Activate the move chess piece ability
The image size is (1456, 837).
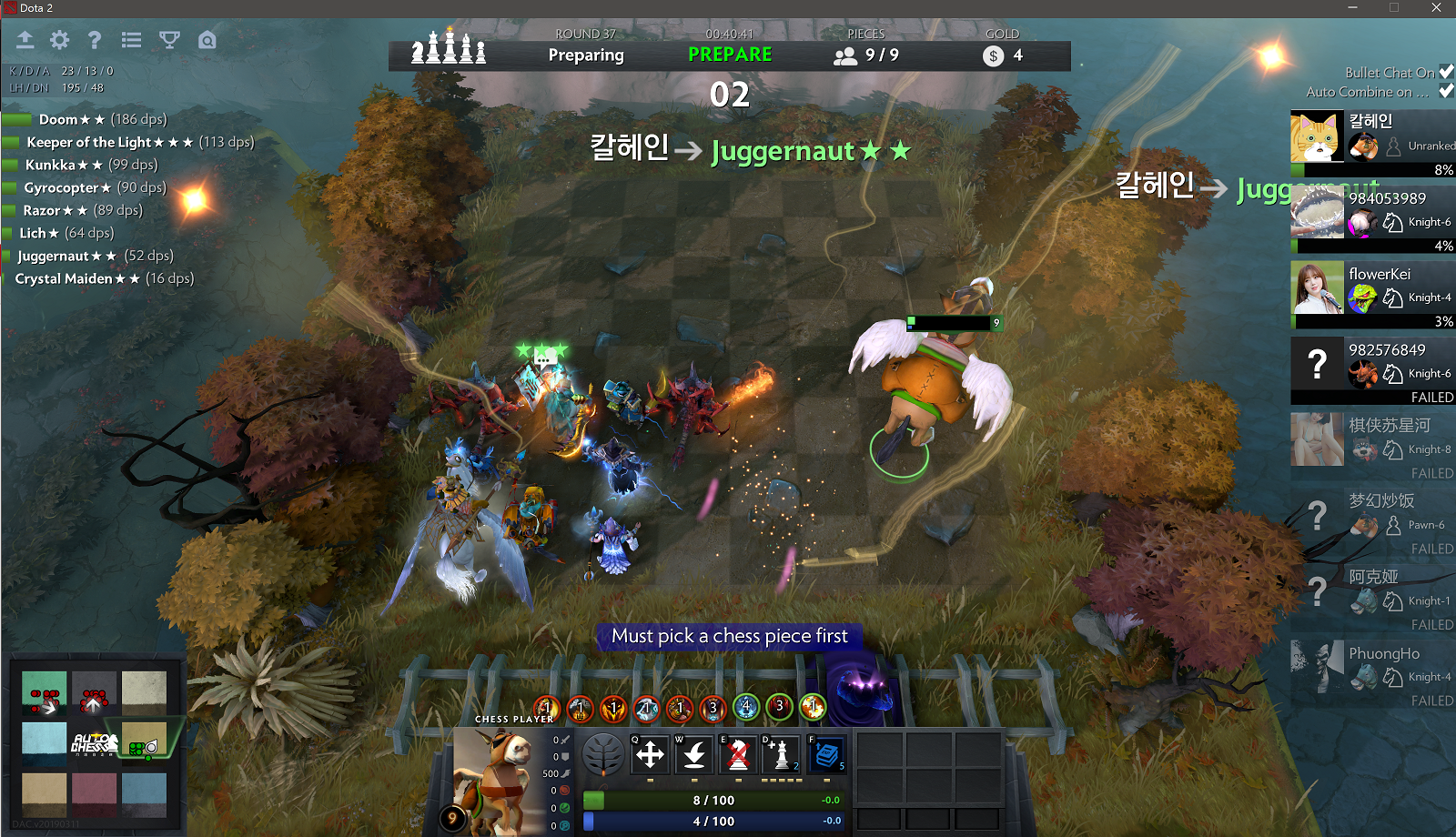(650, 754)
